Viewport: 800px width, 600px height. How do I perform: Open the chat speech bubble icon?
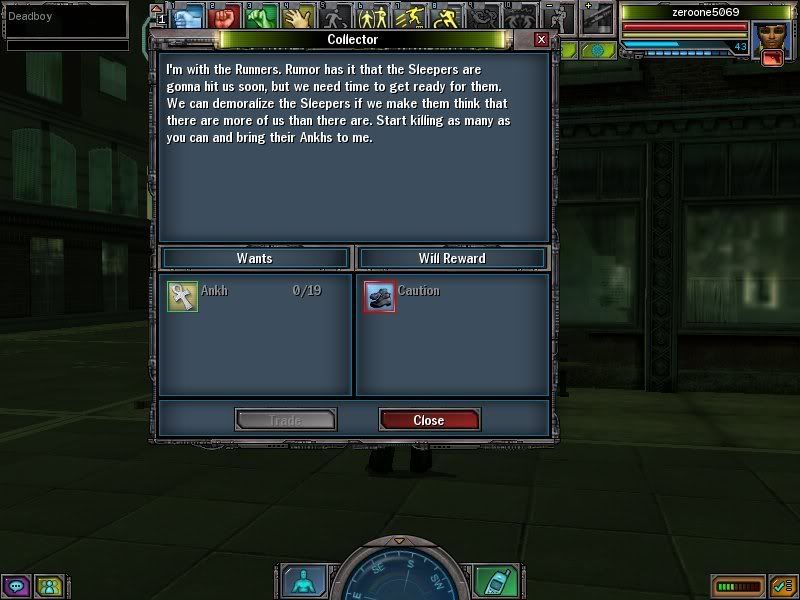pyautogui.click(x=16, y=585)
